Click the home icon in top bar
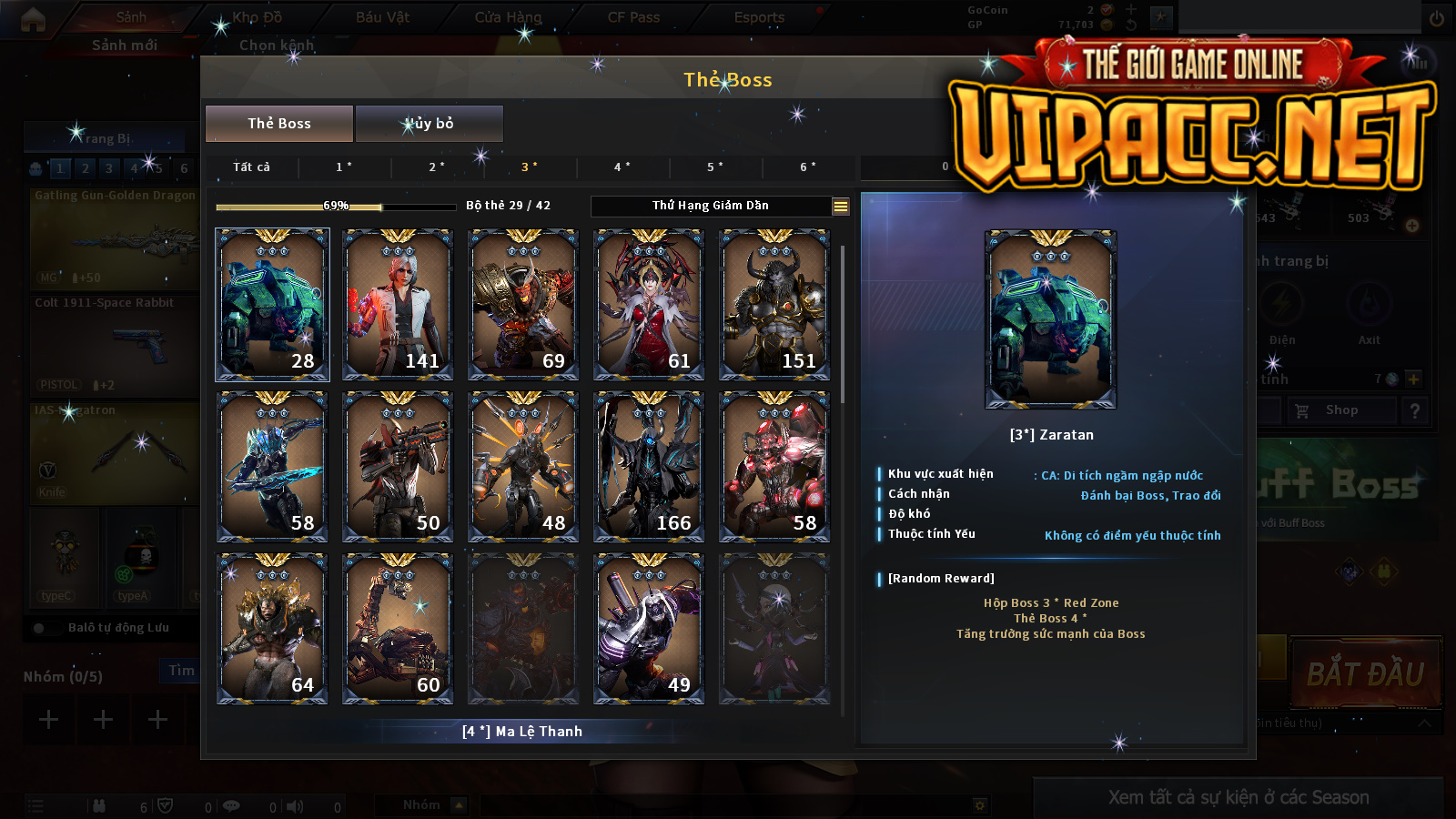The height and width of the screenshot is (819, 1456). click(x=33, y=19)
